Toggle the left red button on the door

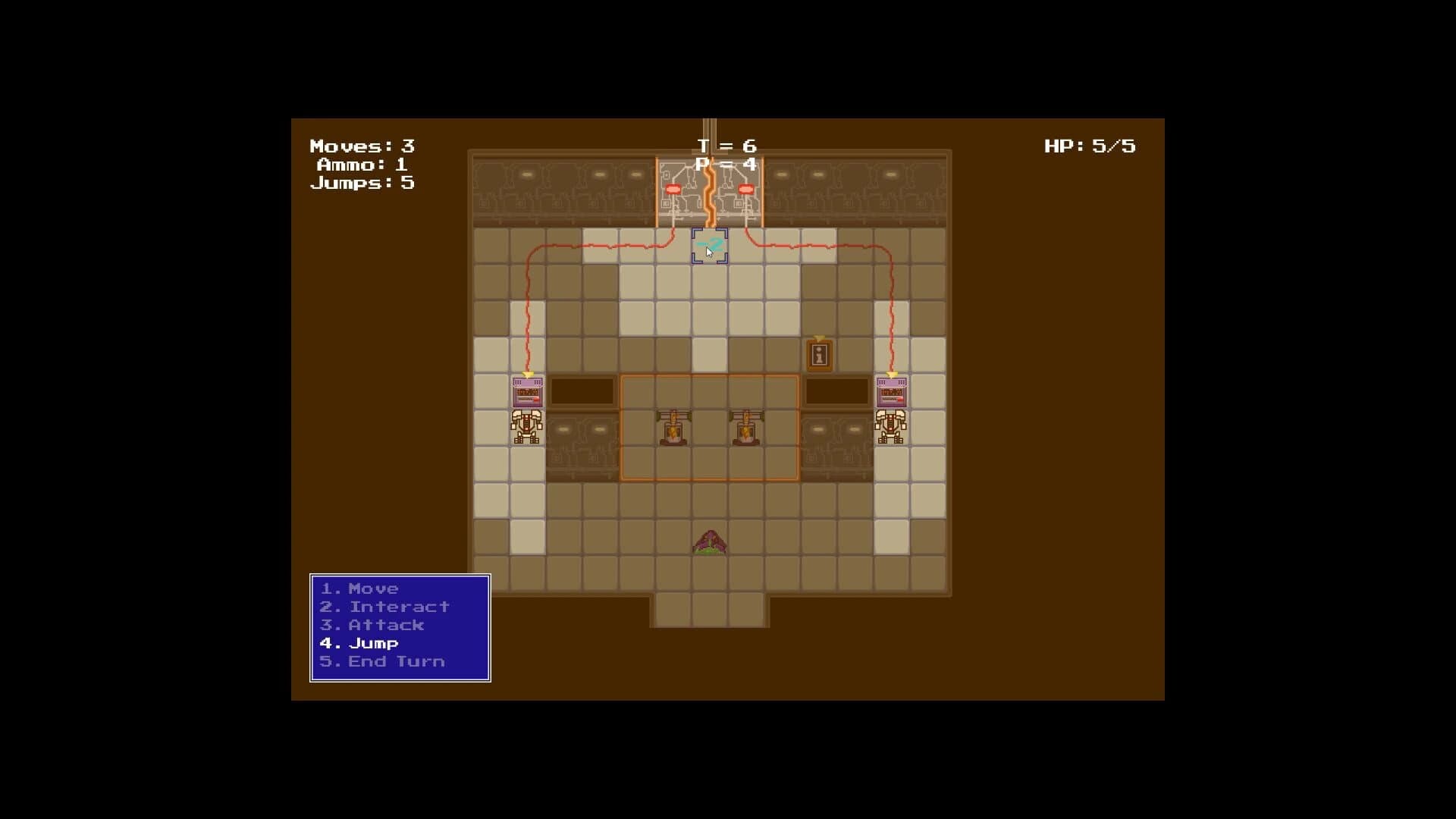coord(673,190)
